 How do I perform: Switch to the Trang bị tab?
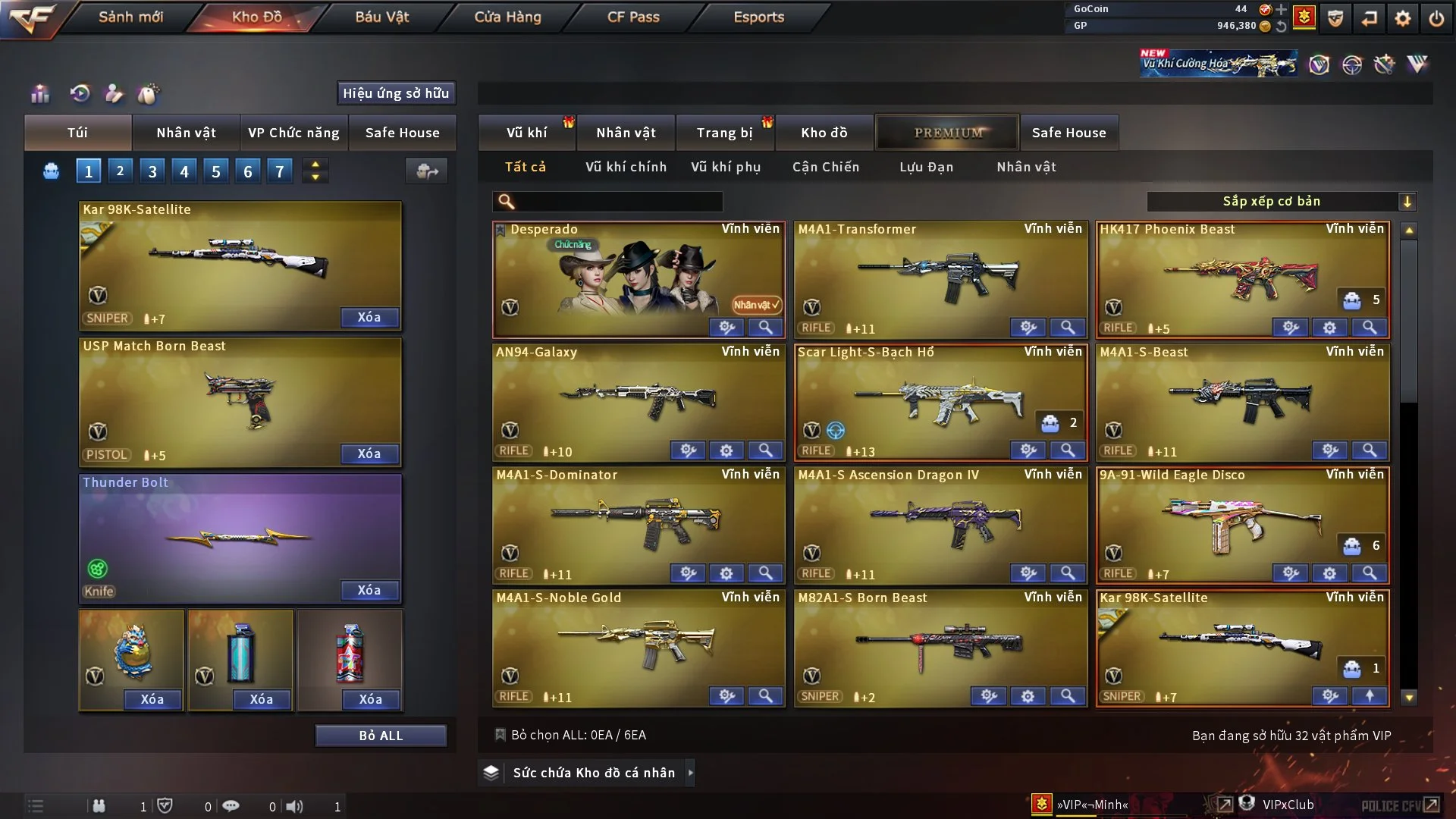724,133
